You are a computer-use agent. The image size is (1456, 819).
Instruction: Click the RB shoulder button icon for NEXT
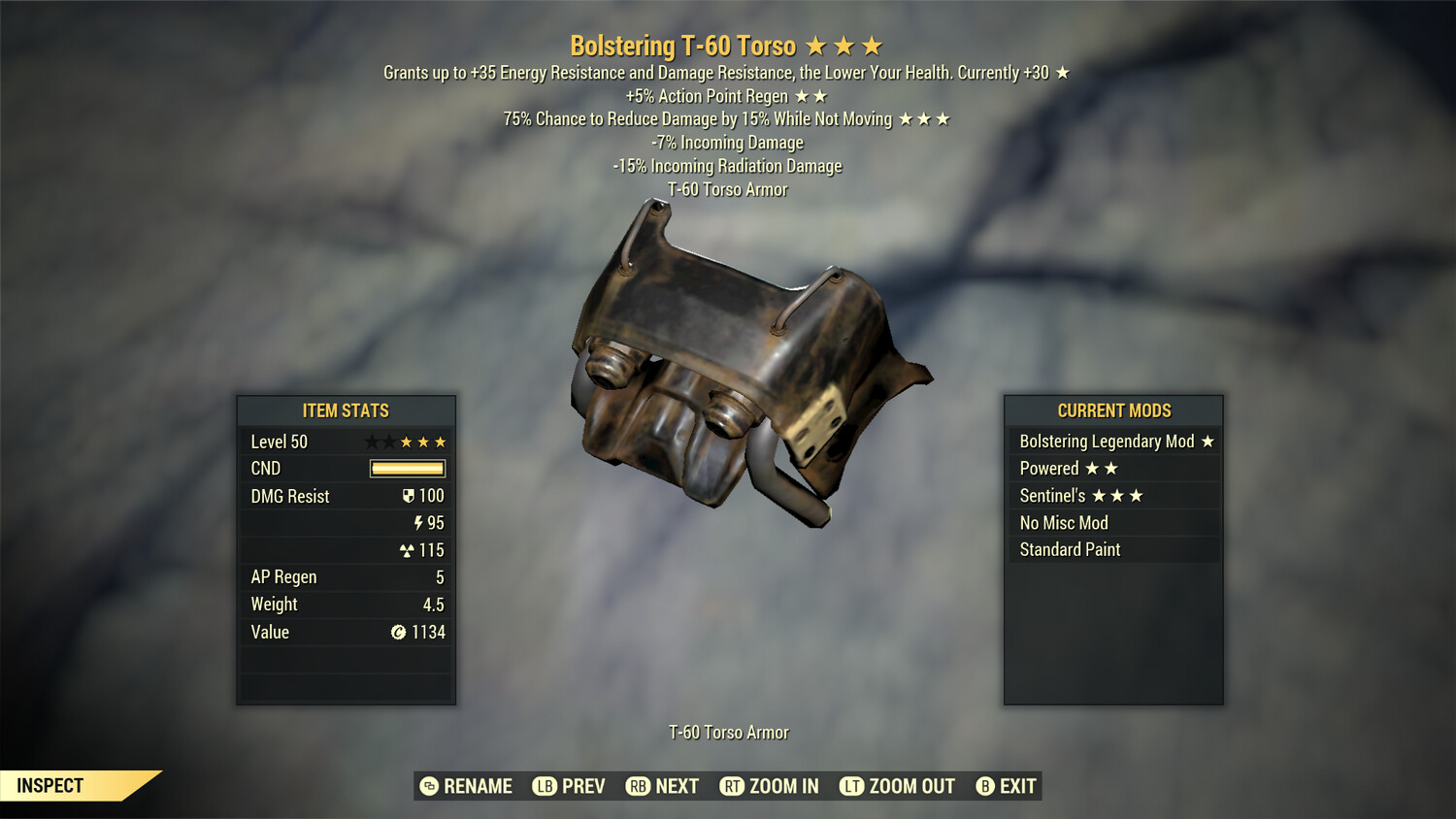pos(639,786)
